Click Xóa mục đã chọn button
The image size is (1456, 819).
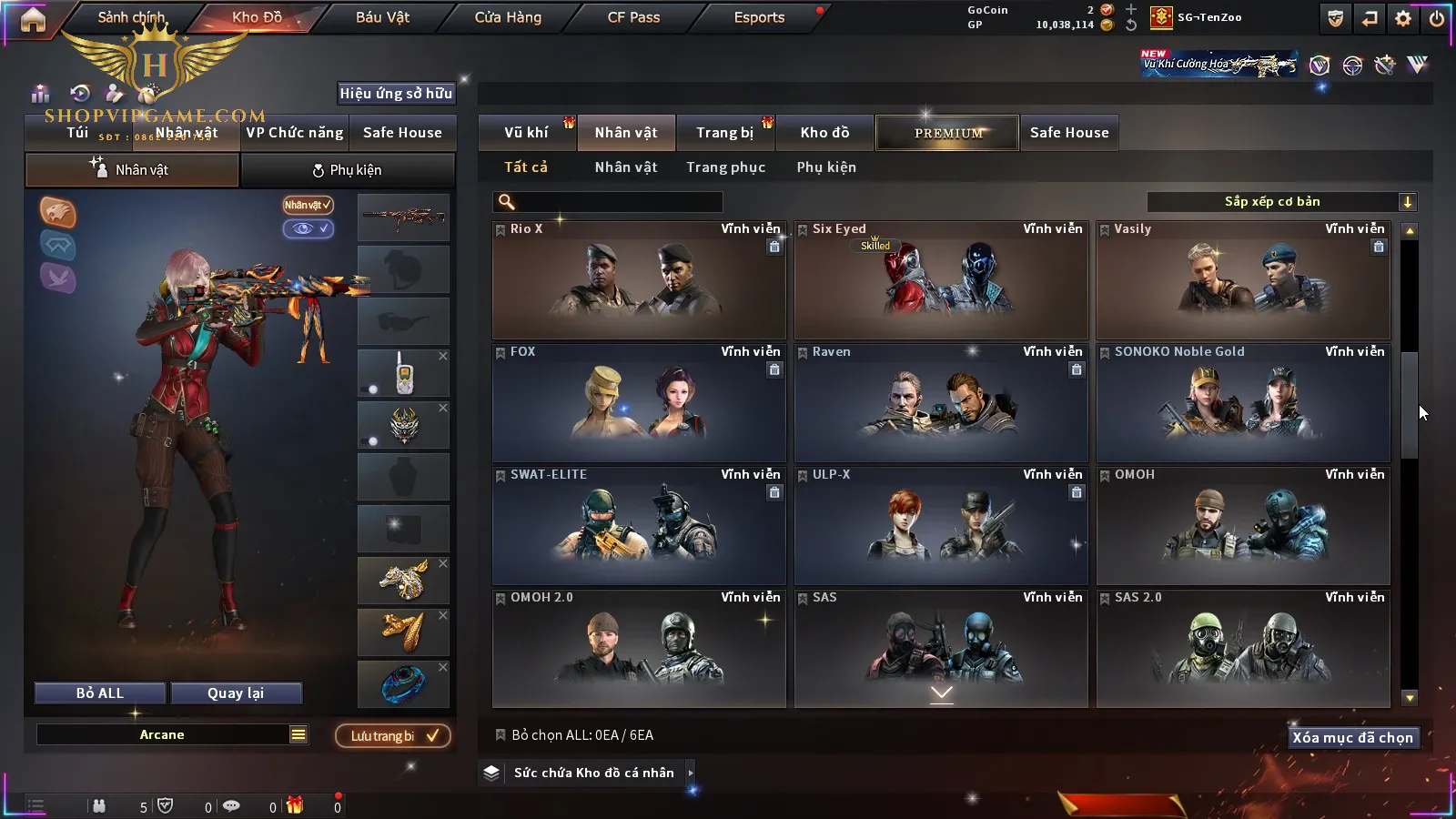click(x=1352, y=738)
